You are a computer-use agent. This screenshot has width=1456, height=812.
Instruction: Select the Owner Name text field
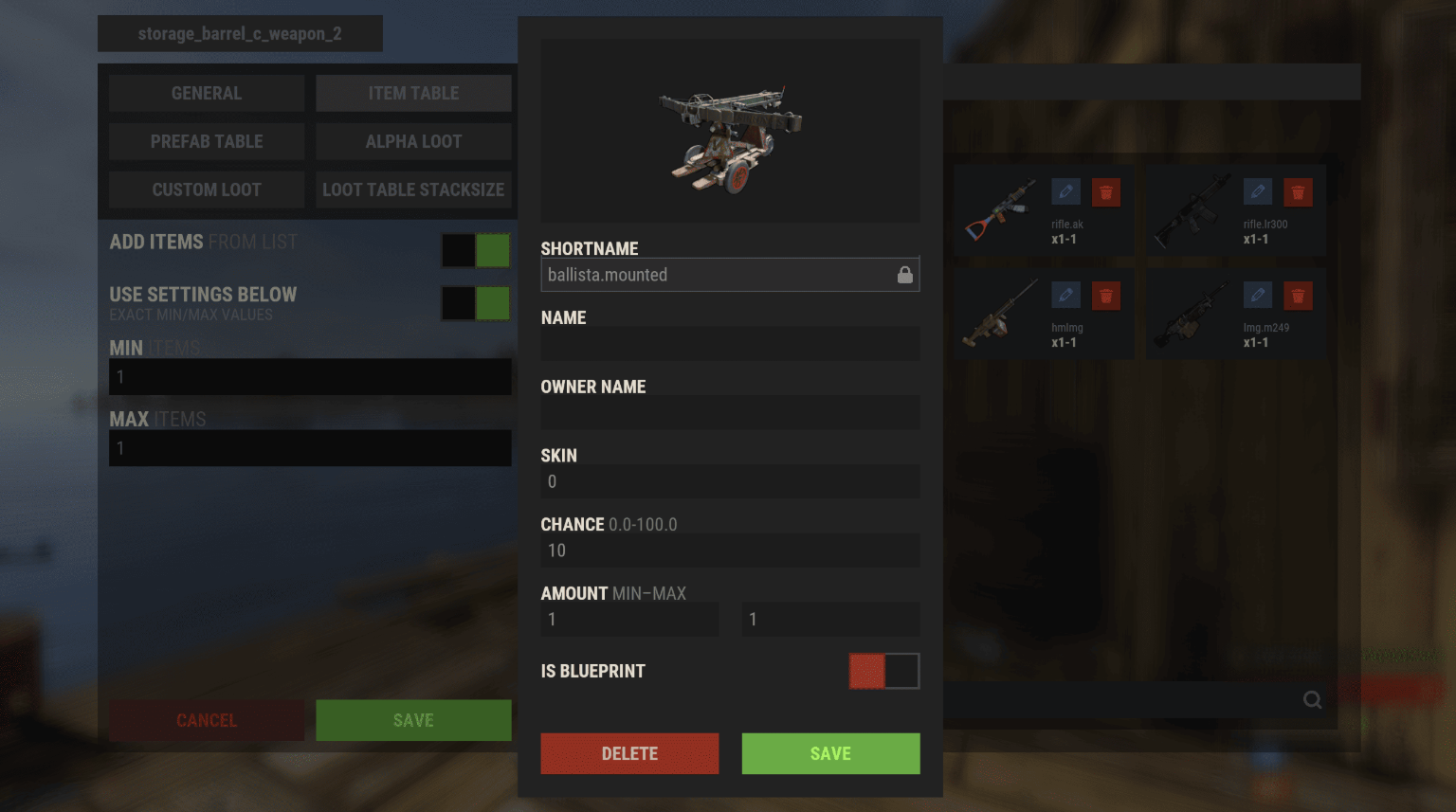pos(730,412)
